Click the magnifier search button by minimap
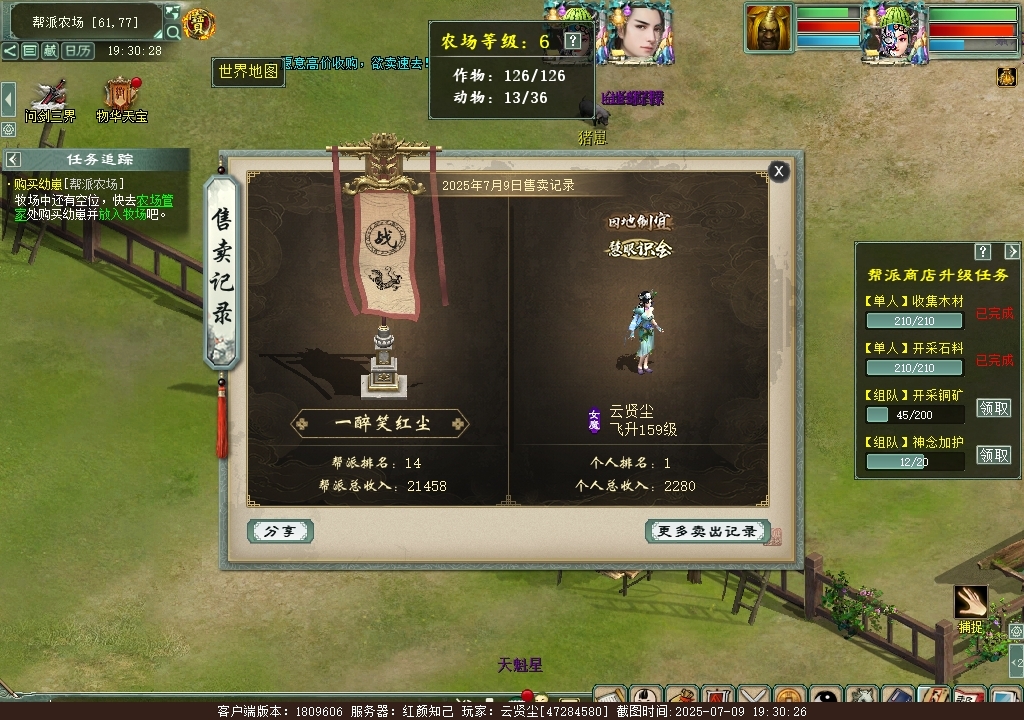The height and width of the screenshot is (720, 1024). (173, 32)
